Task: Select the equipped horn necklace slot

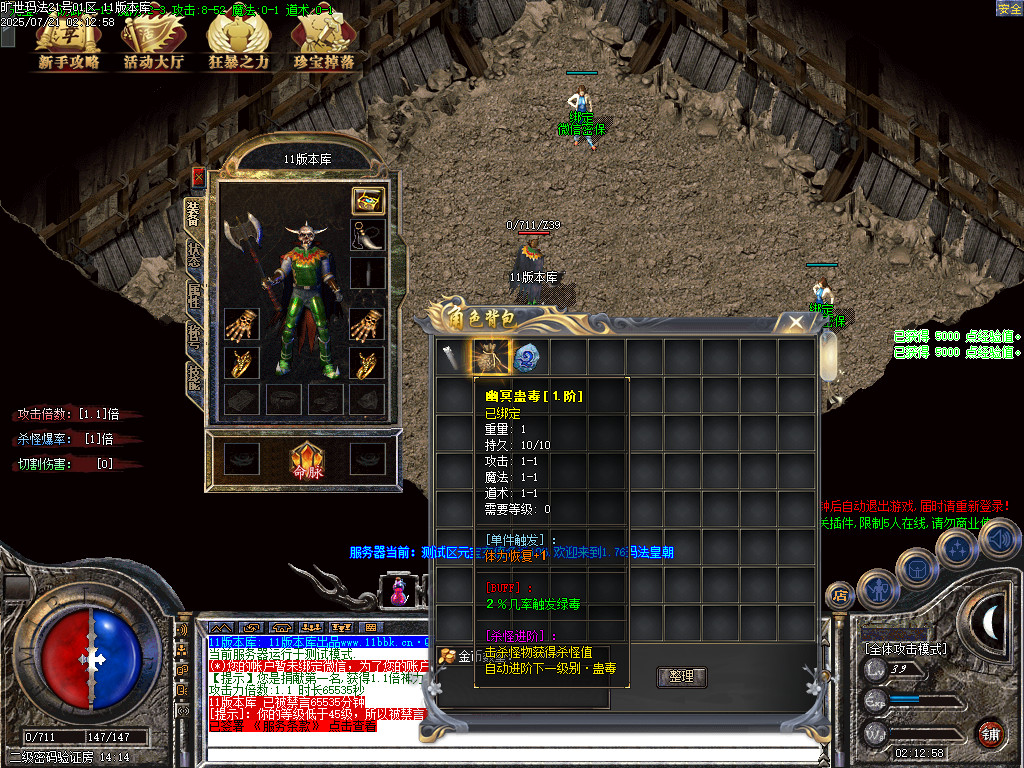Action: [367, 236]
